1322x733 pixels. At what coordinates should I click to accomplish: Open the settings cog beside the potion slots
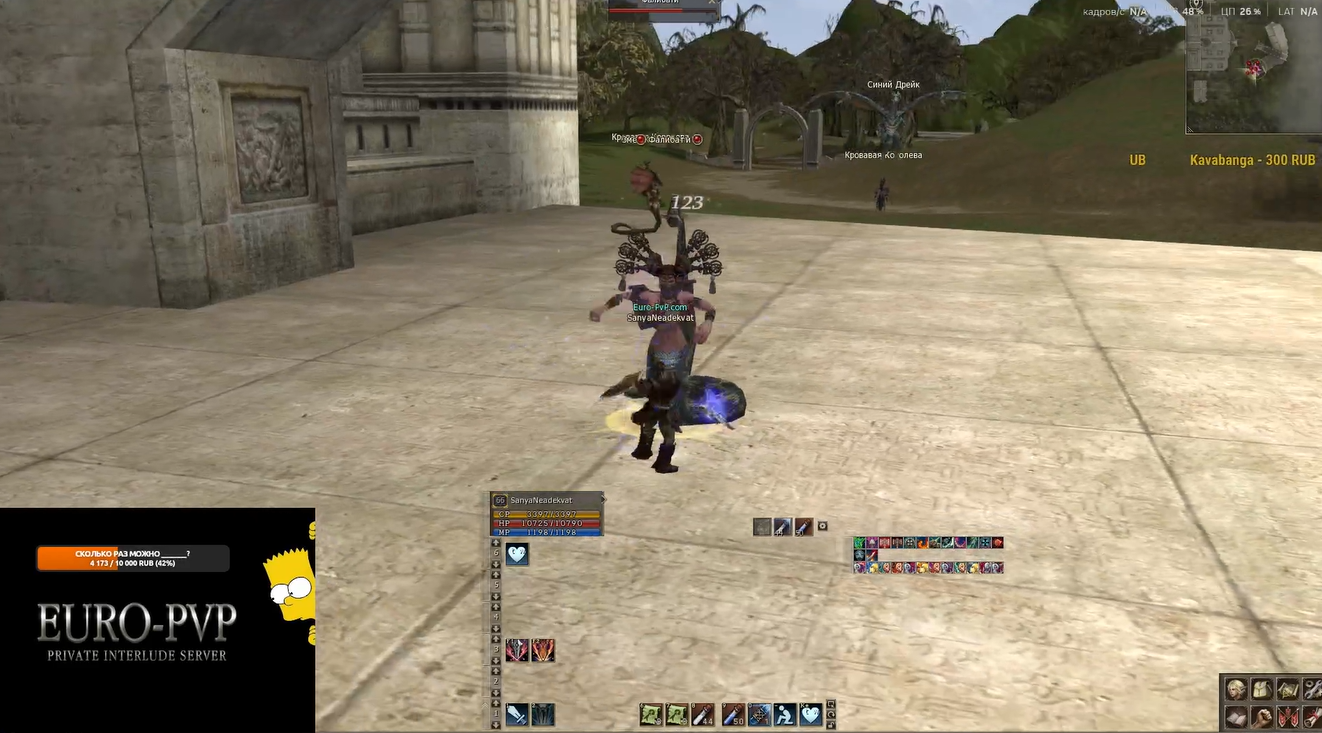coord(823,526)
